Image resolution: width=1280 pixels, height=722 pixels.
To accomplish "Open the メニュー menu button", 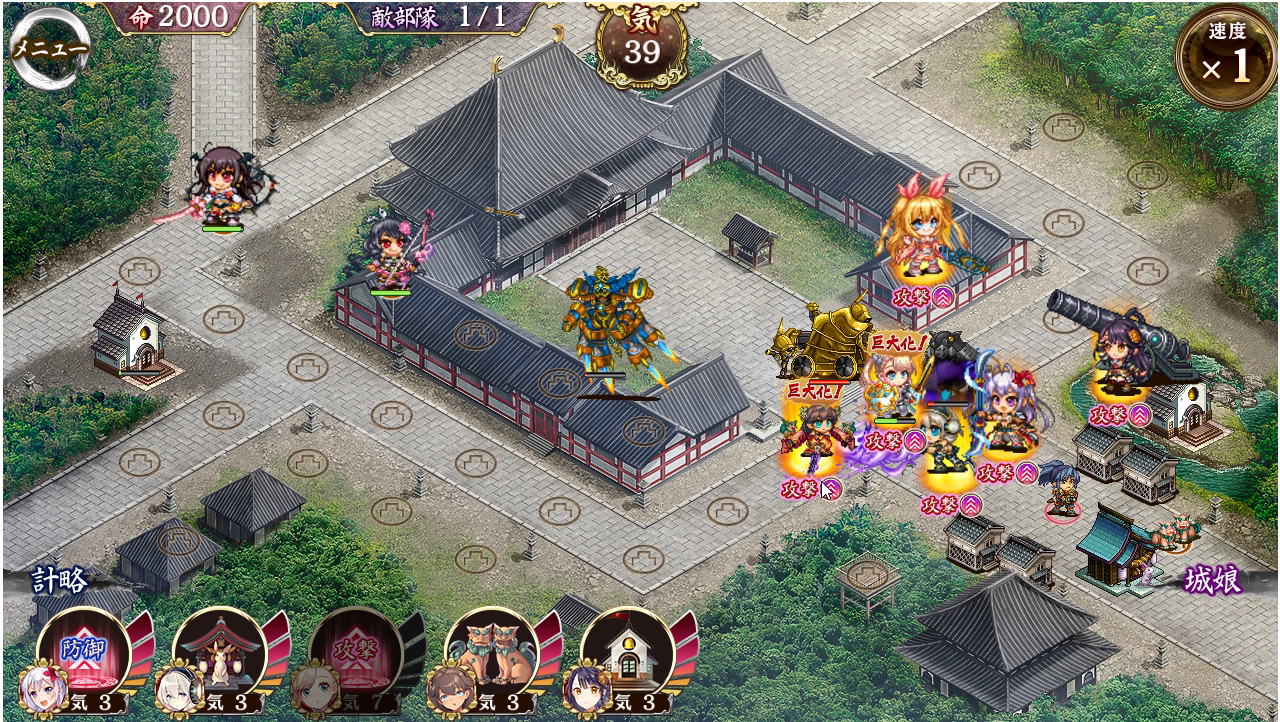I will [x=50, y=49].
